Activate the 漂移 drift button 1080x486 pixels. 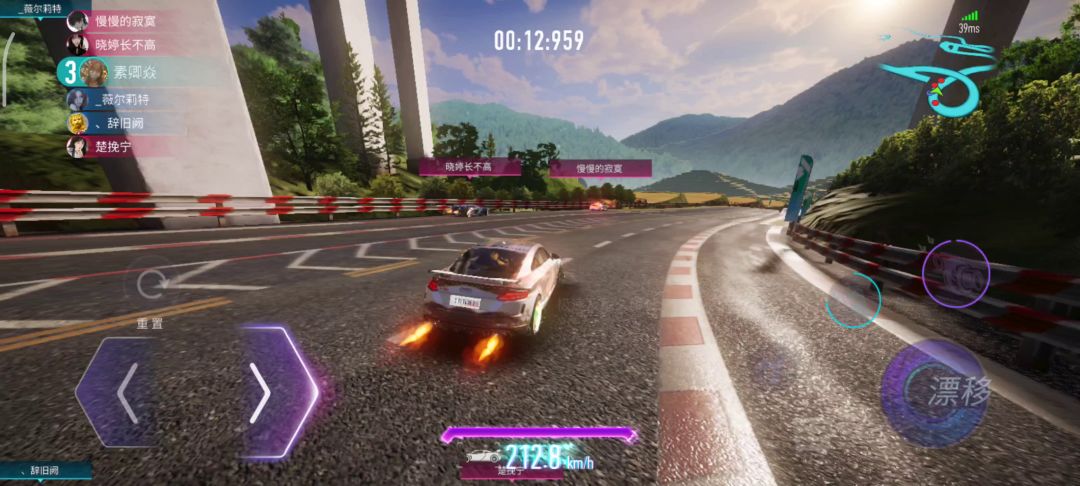[934, 392]
